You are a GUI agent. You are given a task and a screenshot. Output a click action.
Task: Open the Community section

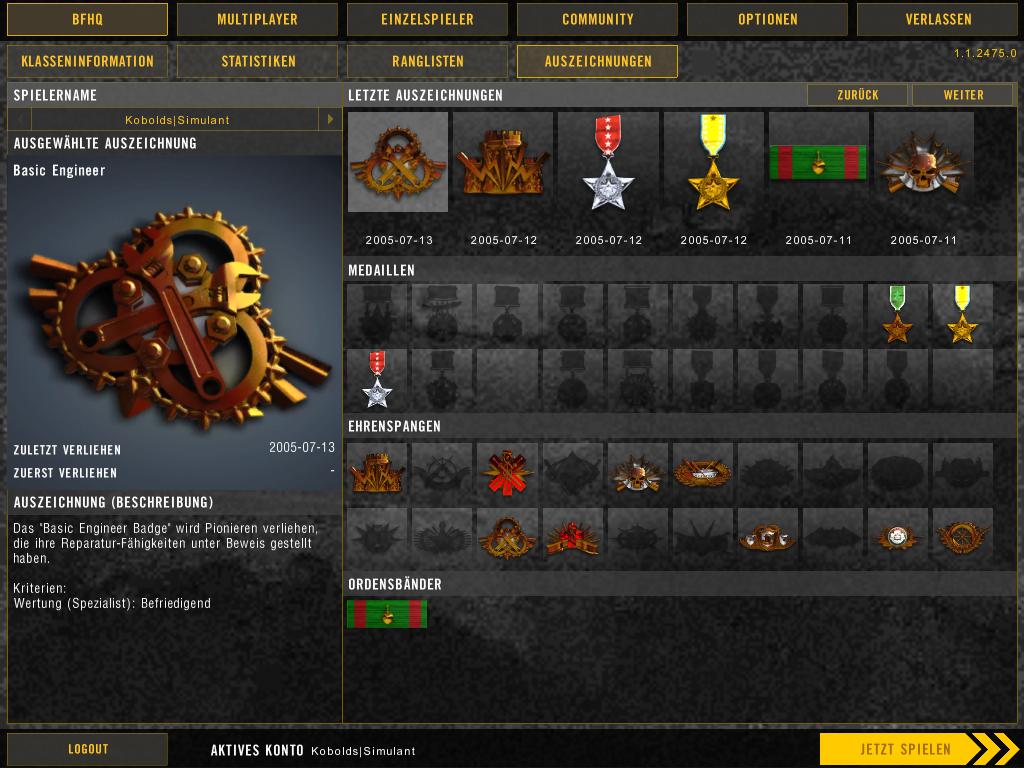click(597, 19)
